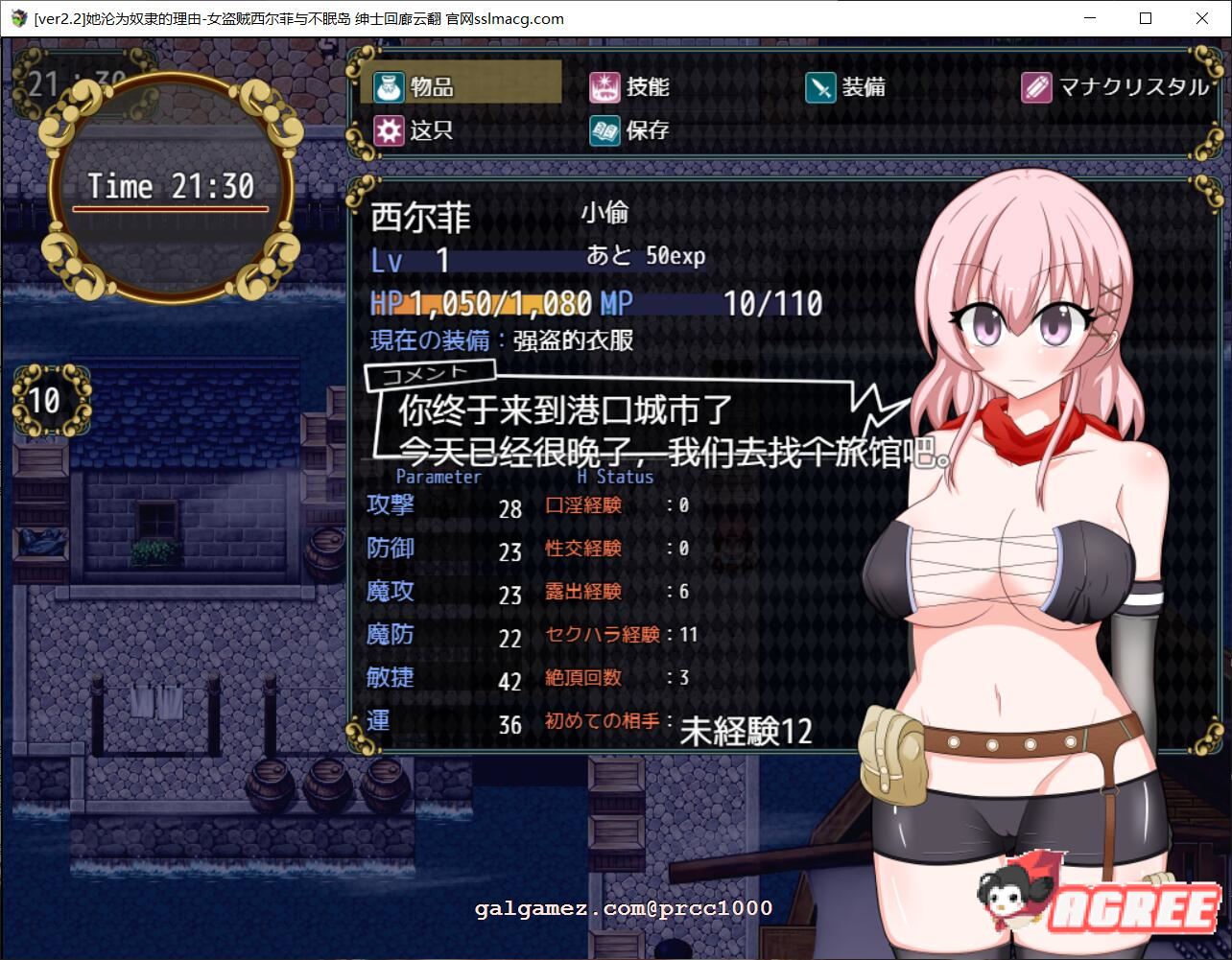Click the gear icon next to 这只
This screenshot has height=960, width=1232.
pos(388,130)
